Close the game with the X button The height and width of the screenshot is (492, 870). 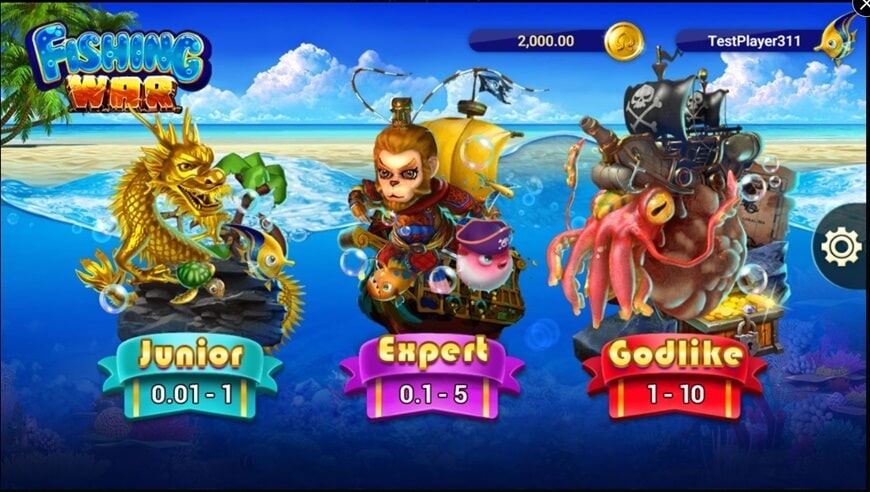(x=862, y=6)
